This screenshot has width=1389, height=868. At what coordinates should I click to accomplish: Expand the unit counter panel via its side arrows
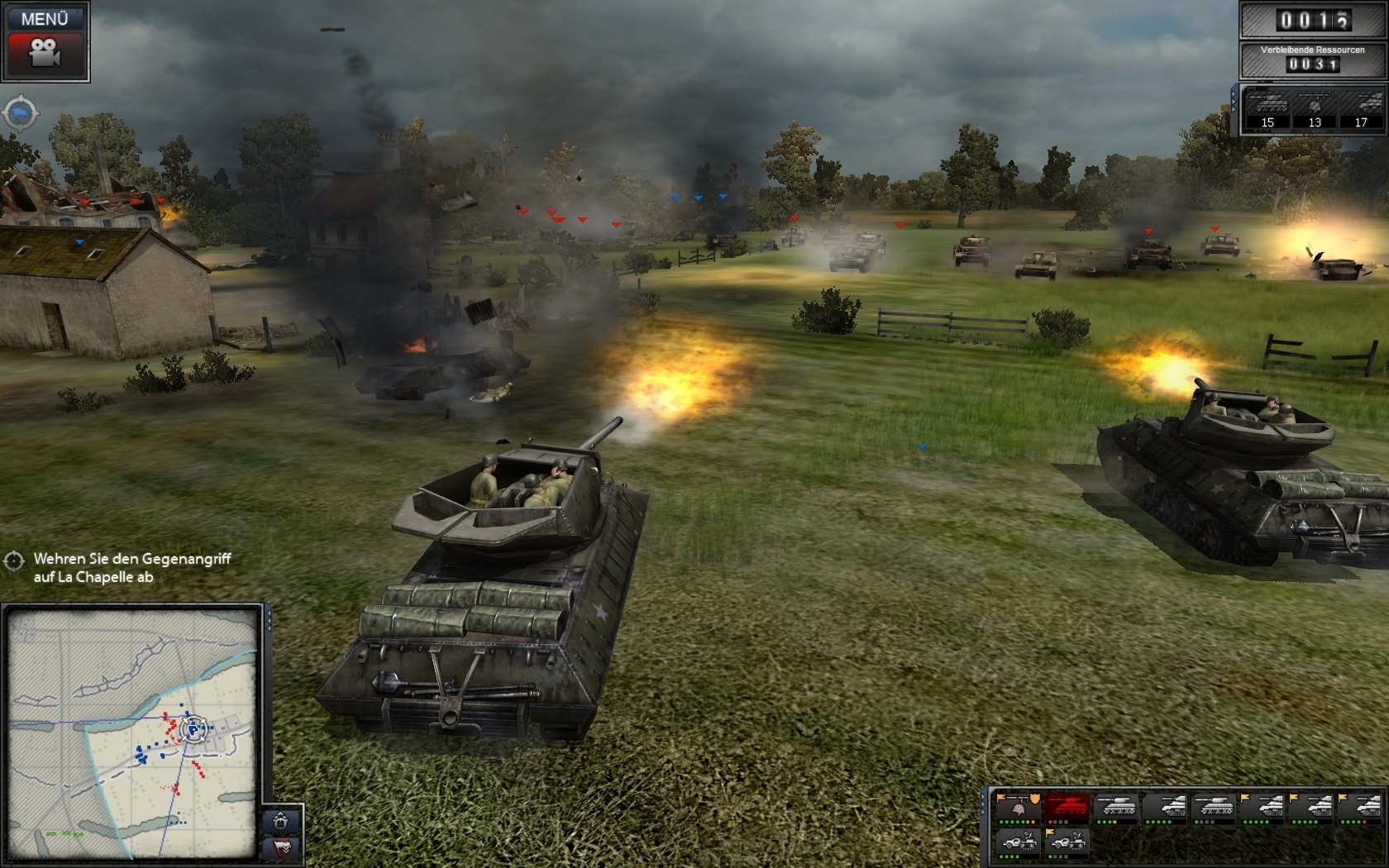1234,101
